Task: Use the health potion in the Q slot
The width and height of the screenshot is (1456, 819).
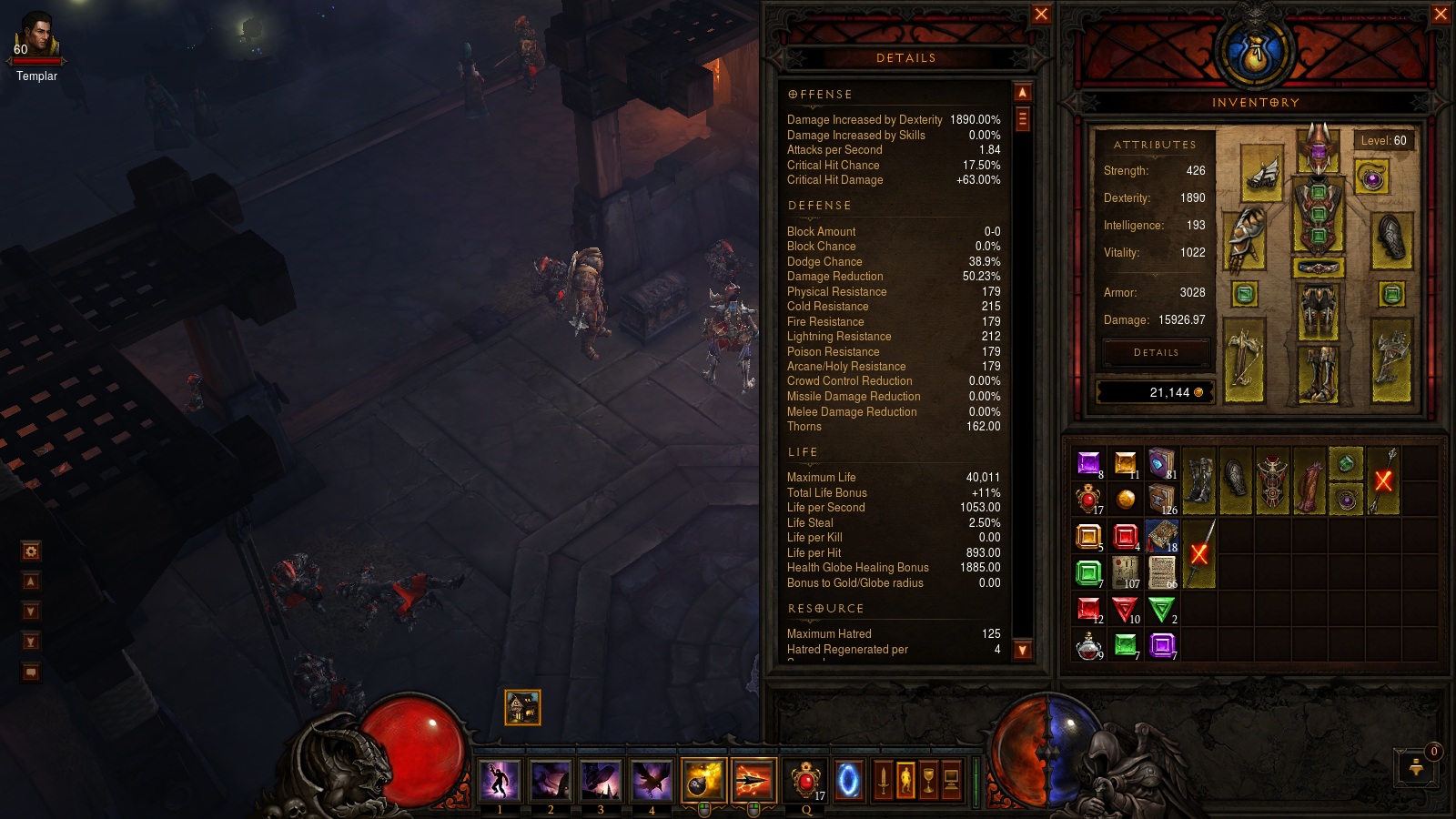Action: [805, 781]
